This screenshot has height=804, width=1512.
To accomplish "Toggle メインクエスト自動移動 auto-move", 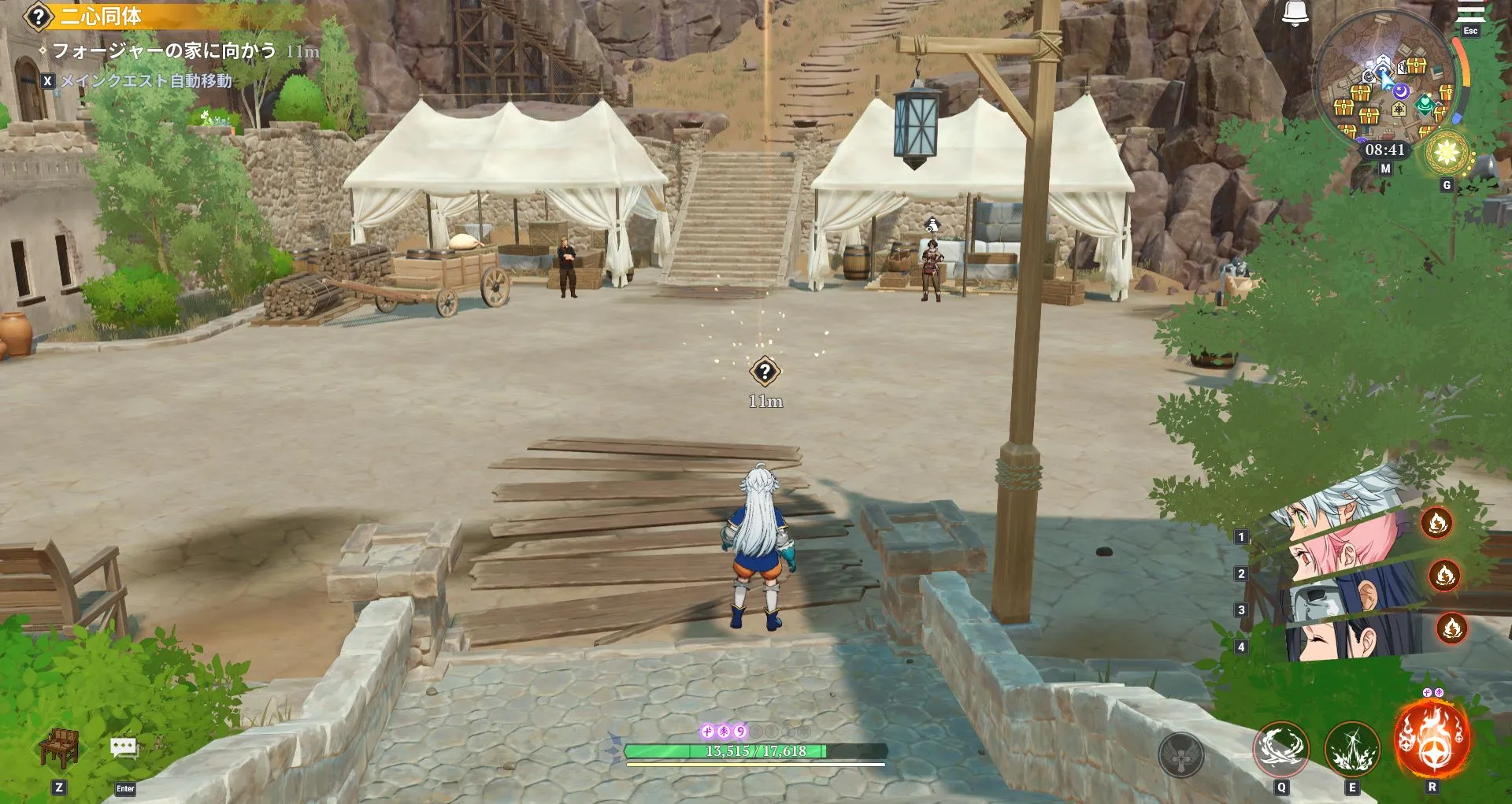I will pyautogui.click(x=142, y=79).
